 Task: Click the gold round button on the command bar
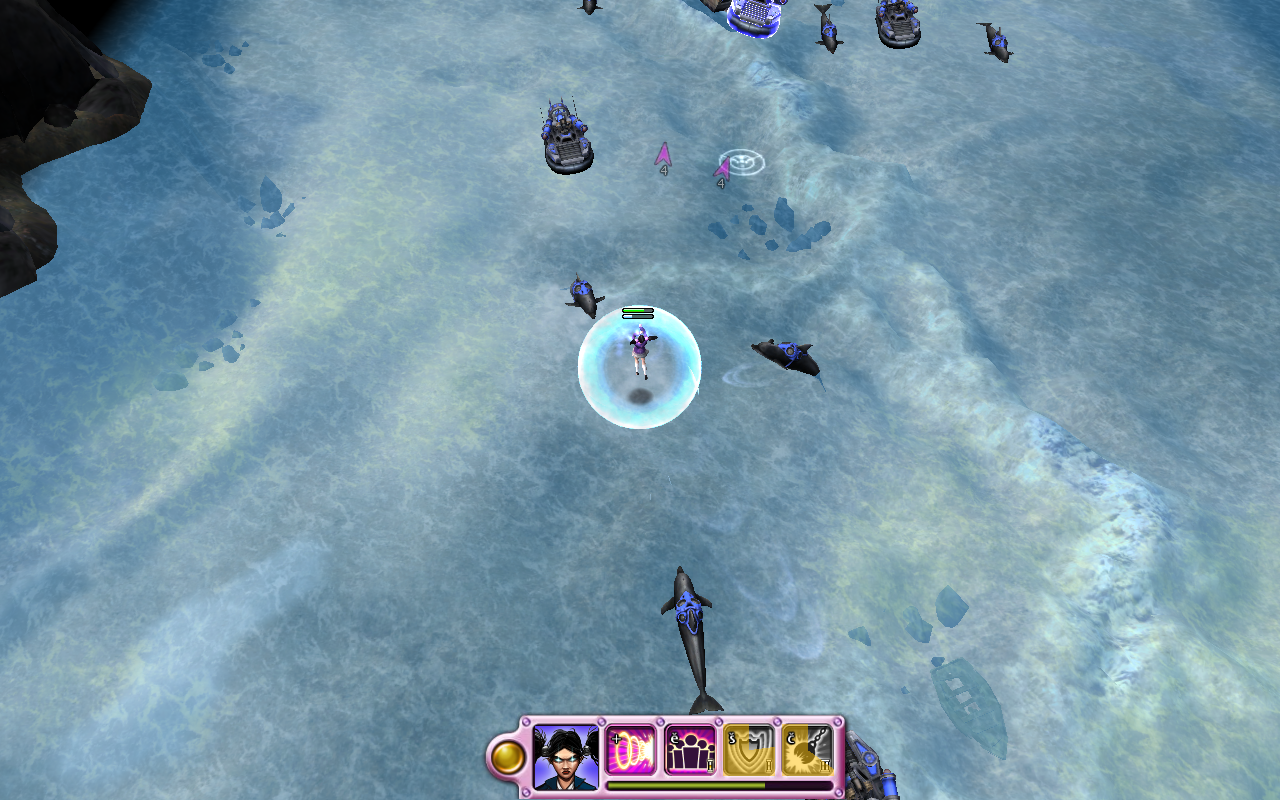508,757
